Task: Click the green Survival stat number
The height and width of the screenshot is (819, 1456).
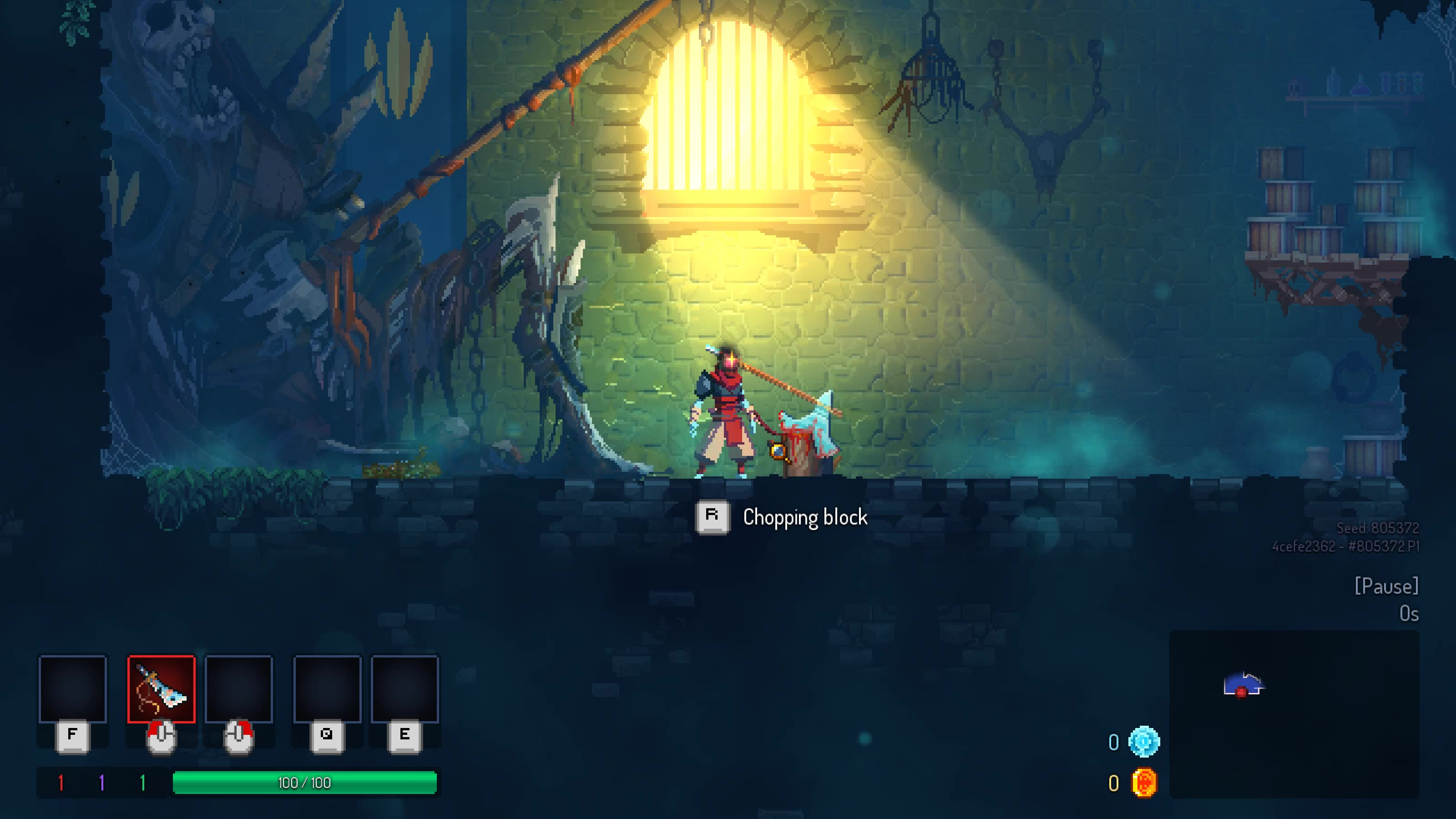Action: [143, 784]
